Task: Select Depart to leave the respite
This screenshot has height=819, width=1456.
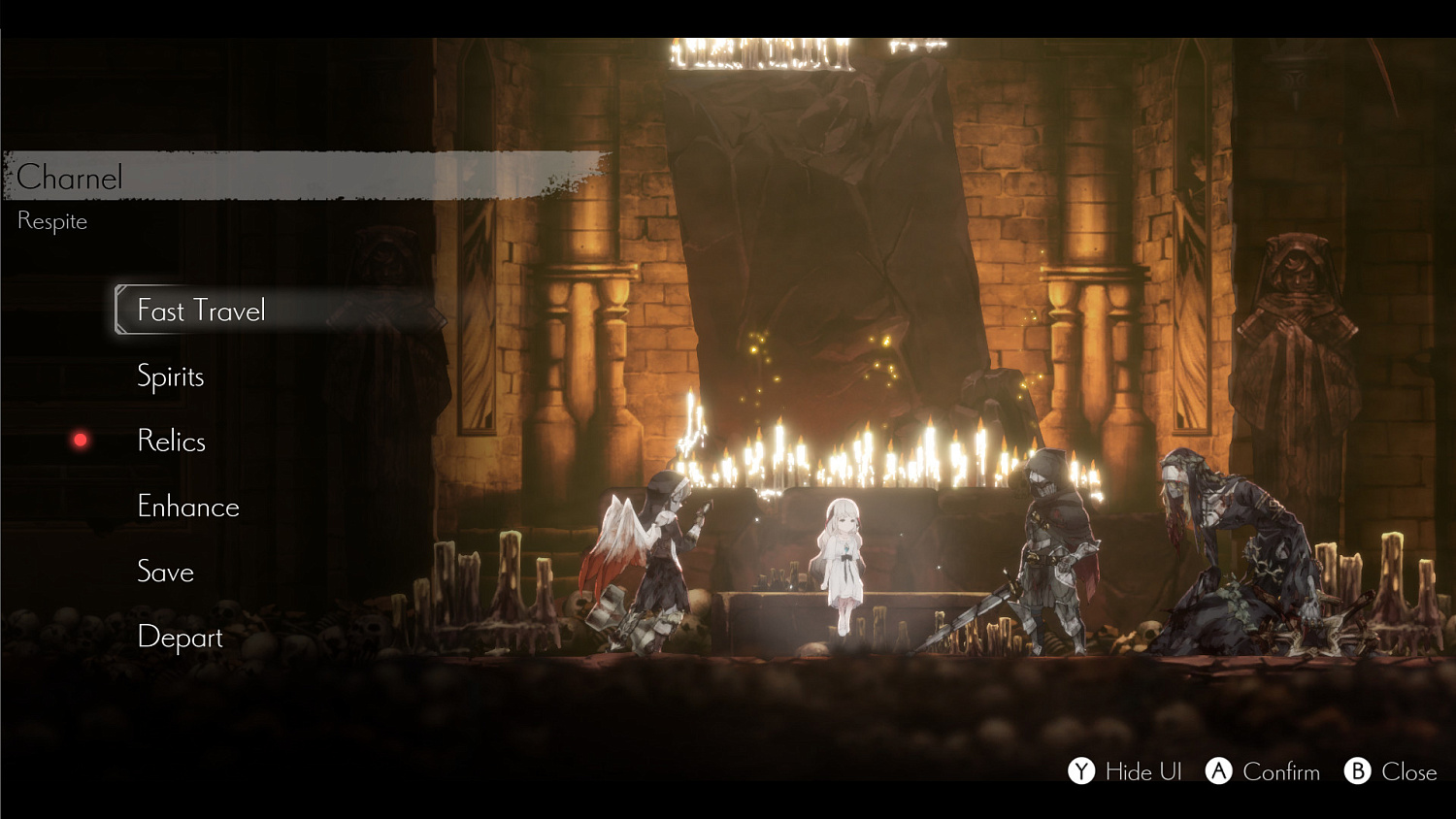Action: click(x=182, y=638)
